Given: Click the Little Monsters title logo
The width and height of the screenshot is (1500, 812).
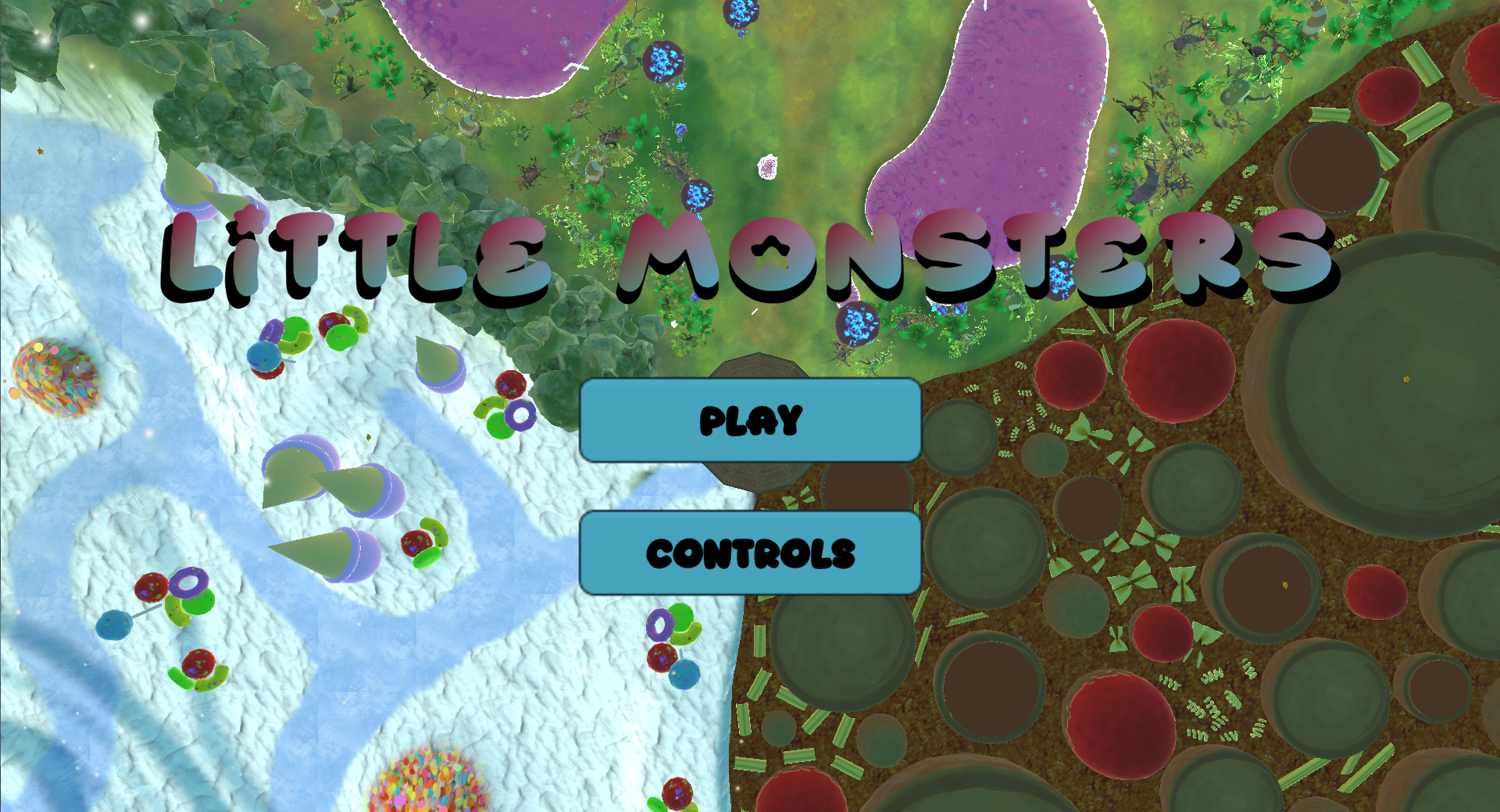Looking at the screenshot, I should point(750,254).
